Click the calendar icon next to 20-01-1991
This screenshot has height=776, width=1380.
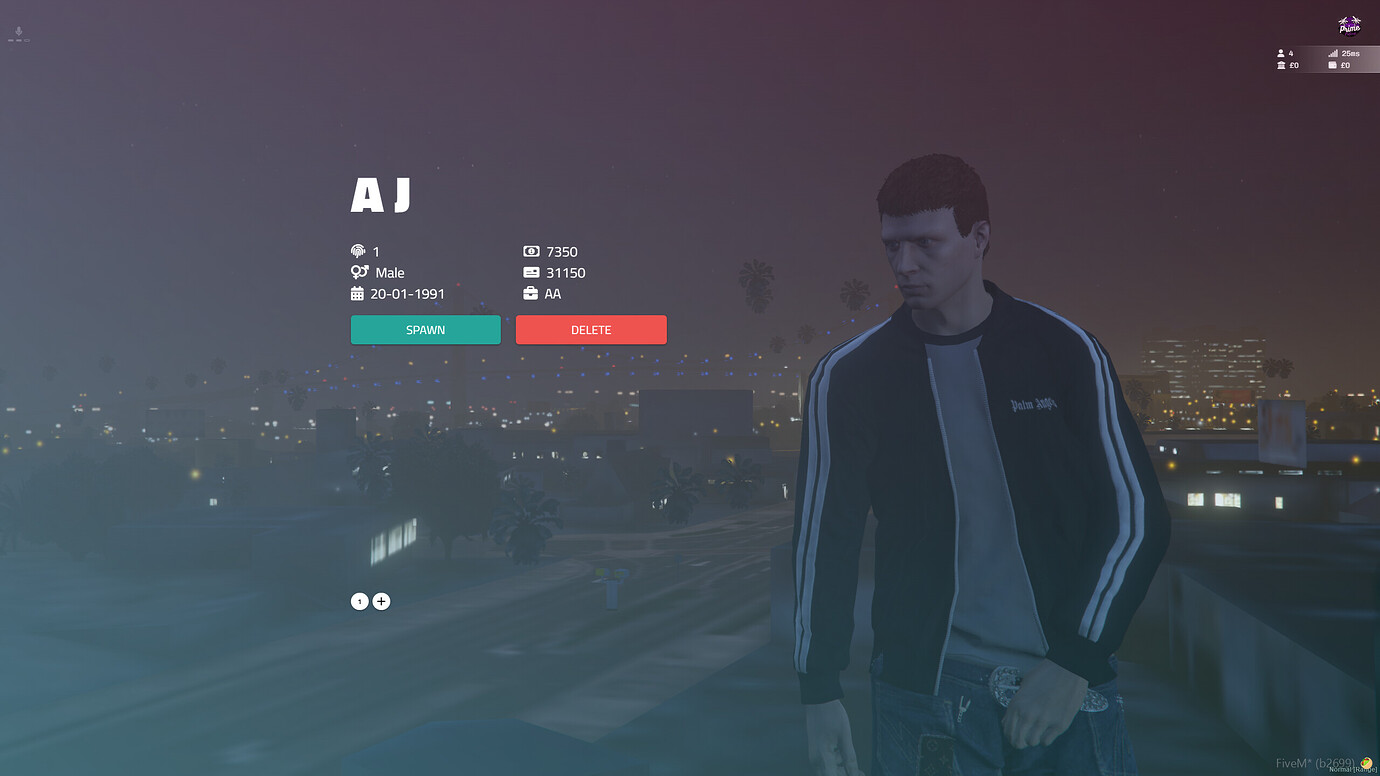(358, 293)
